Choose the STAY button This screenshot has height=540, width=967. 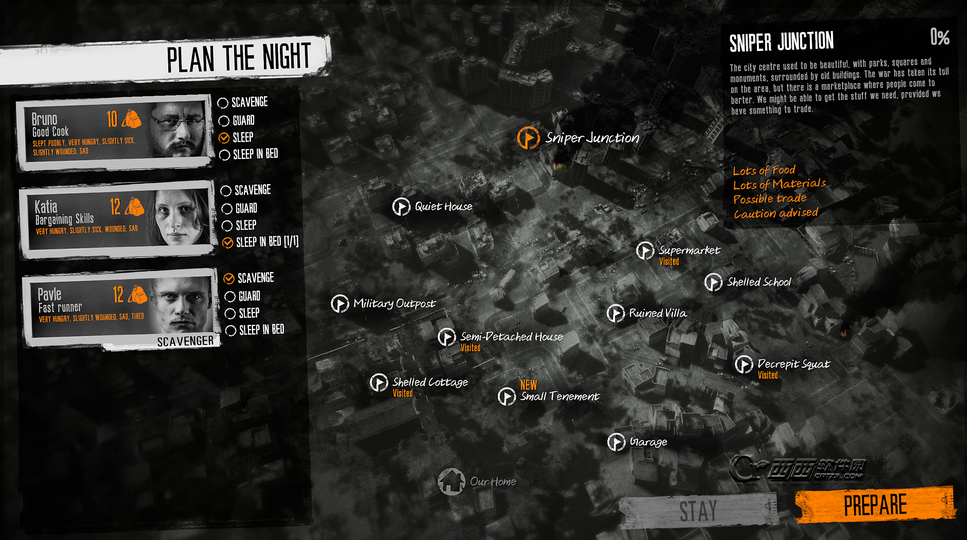[x=698, y=510]
